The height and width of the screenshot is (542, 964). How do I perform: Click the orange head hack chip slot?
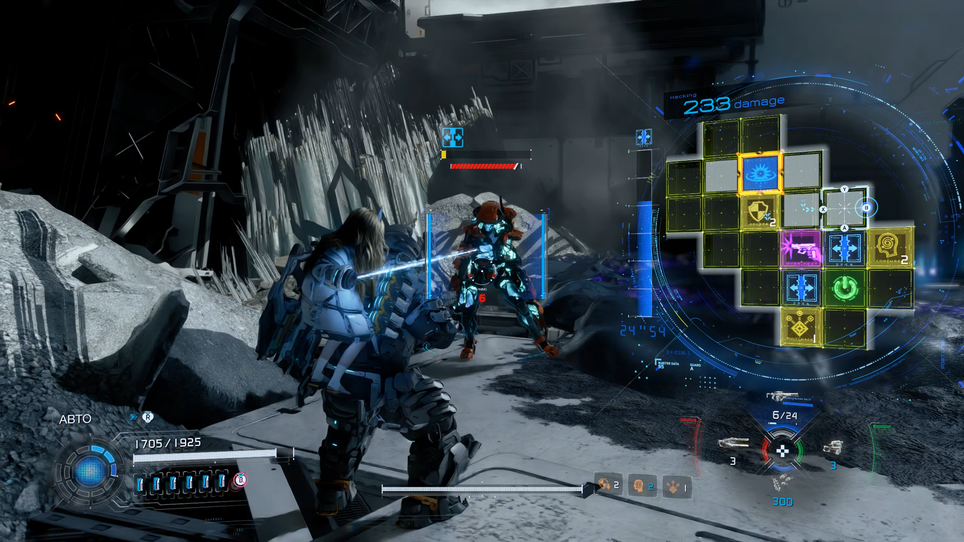tap(640, 486)
